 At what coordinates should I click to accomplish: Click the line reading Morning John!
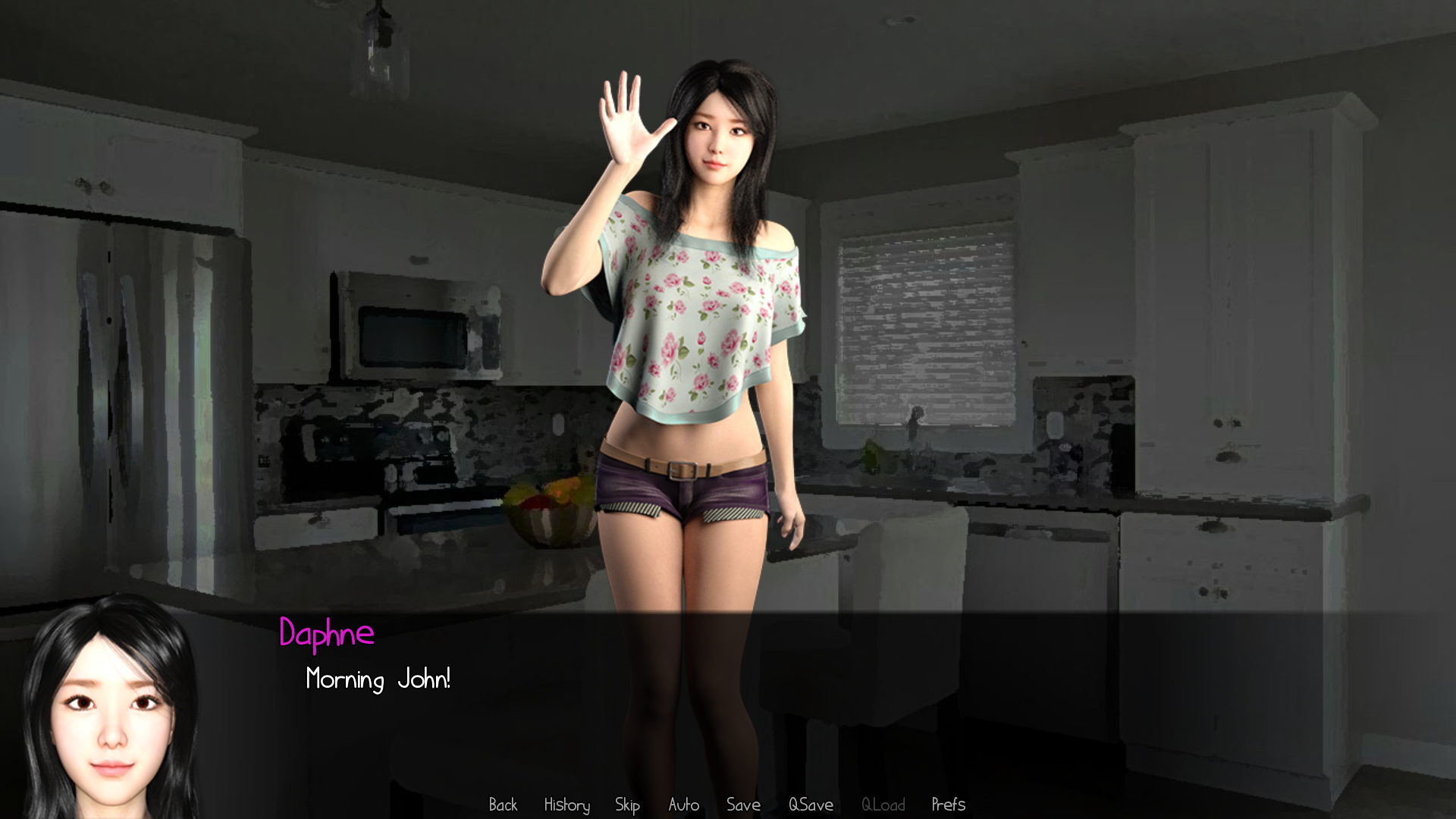378,680
